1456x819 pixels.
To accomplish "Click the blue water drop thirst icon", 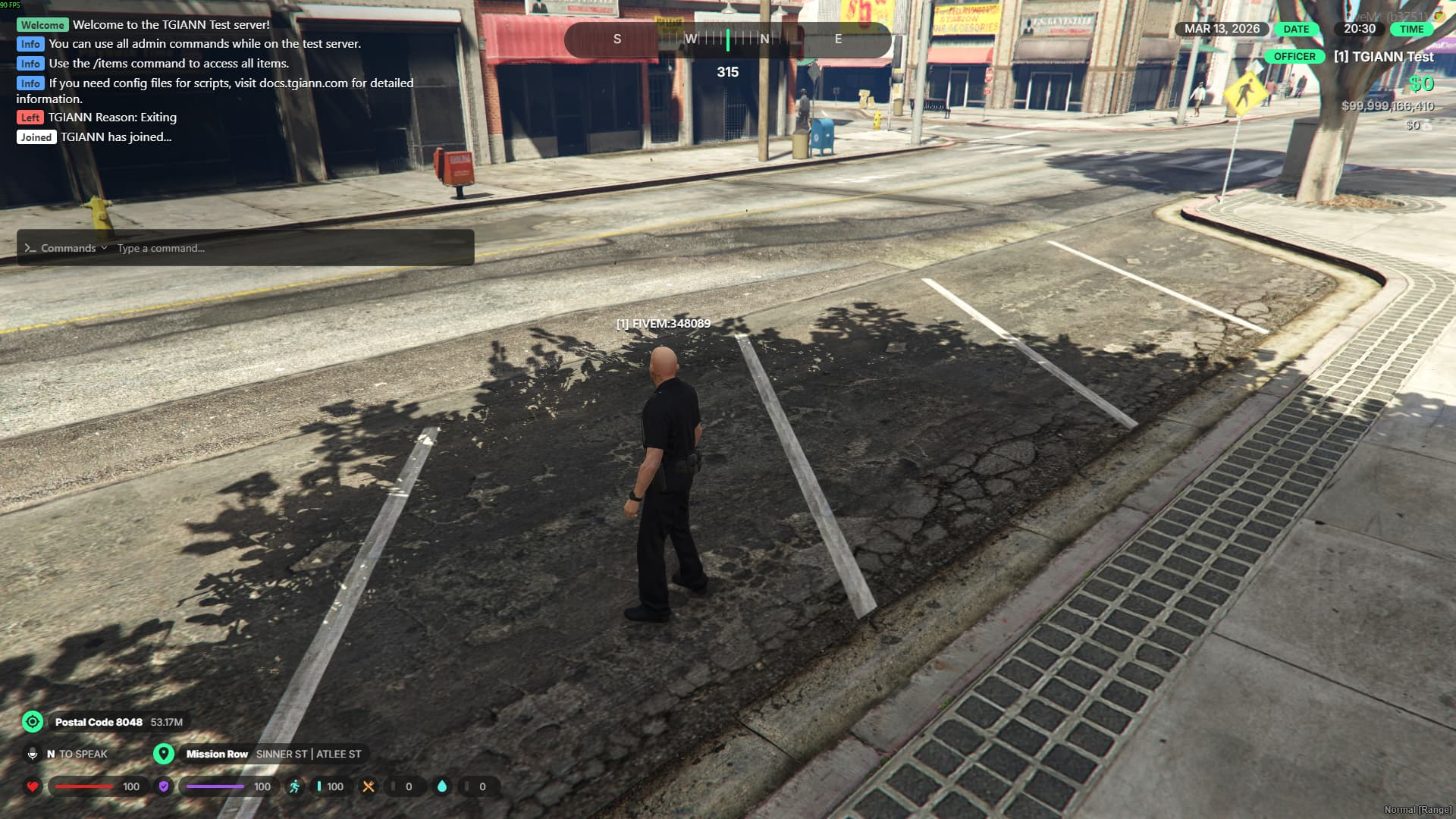I will pos(442,786).
